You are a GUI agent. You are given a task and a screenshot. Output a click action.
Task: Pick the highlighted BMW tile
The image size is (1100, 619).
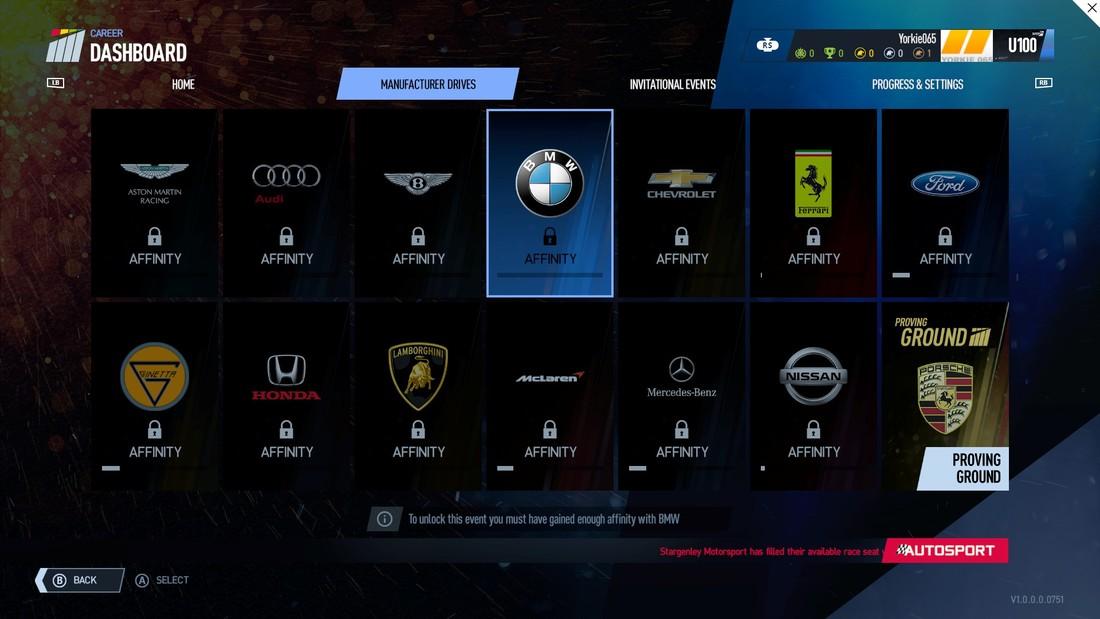click(550, 203)
